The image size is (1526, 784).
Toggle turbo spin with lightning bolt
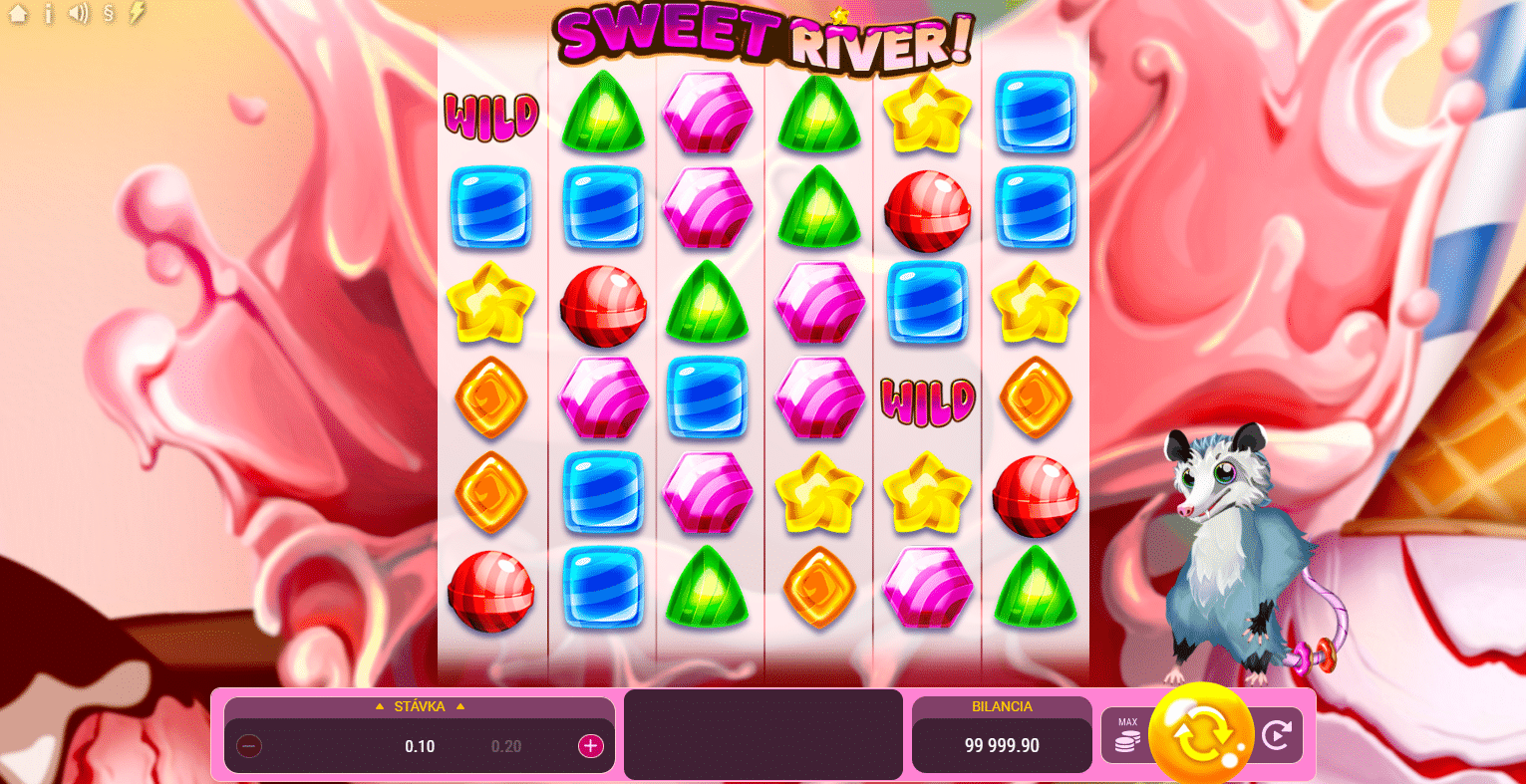(136, 14)
